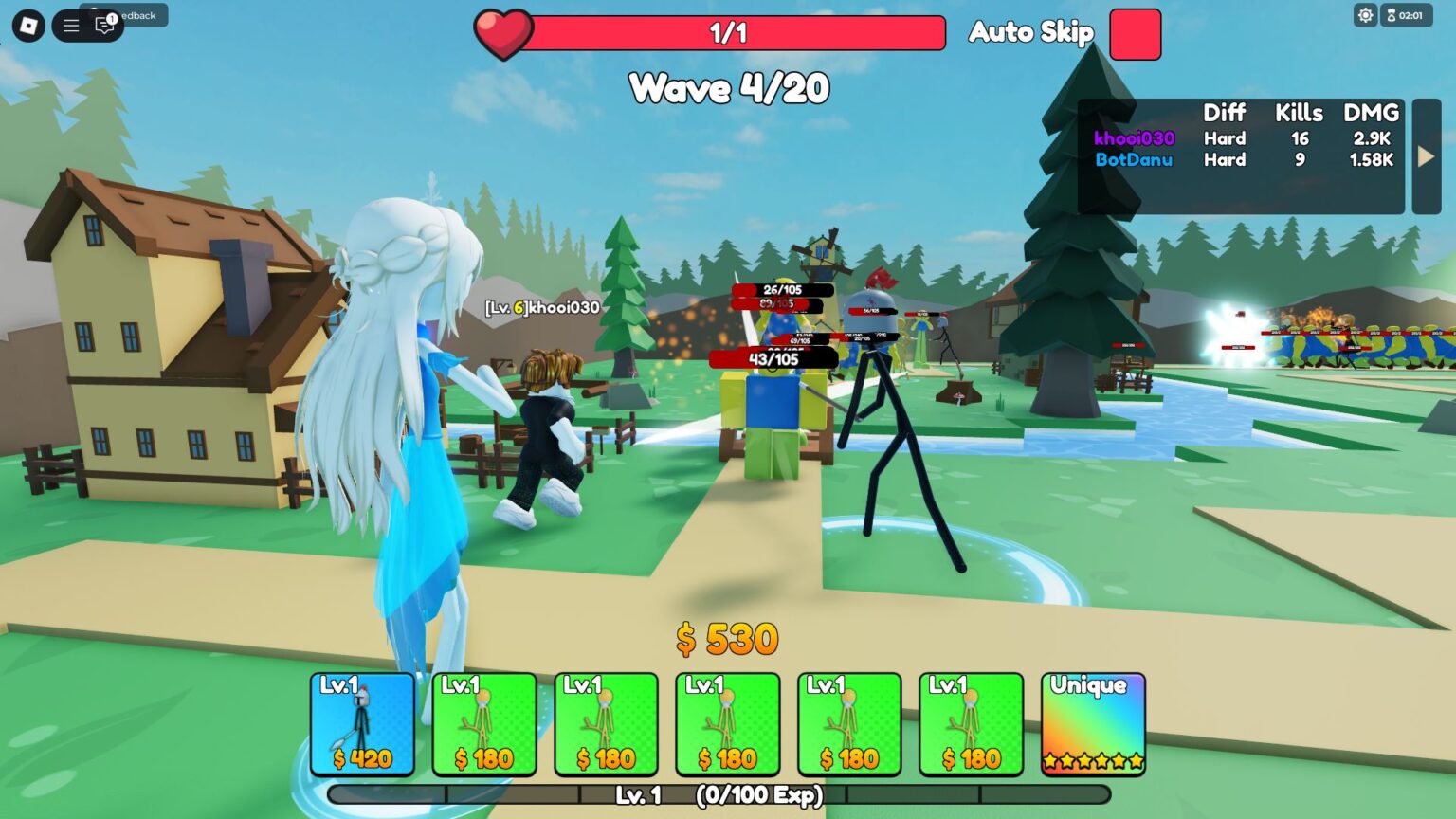Select the blue $420 slender unit card

click(x=363, y=723)
